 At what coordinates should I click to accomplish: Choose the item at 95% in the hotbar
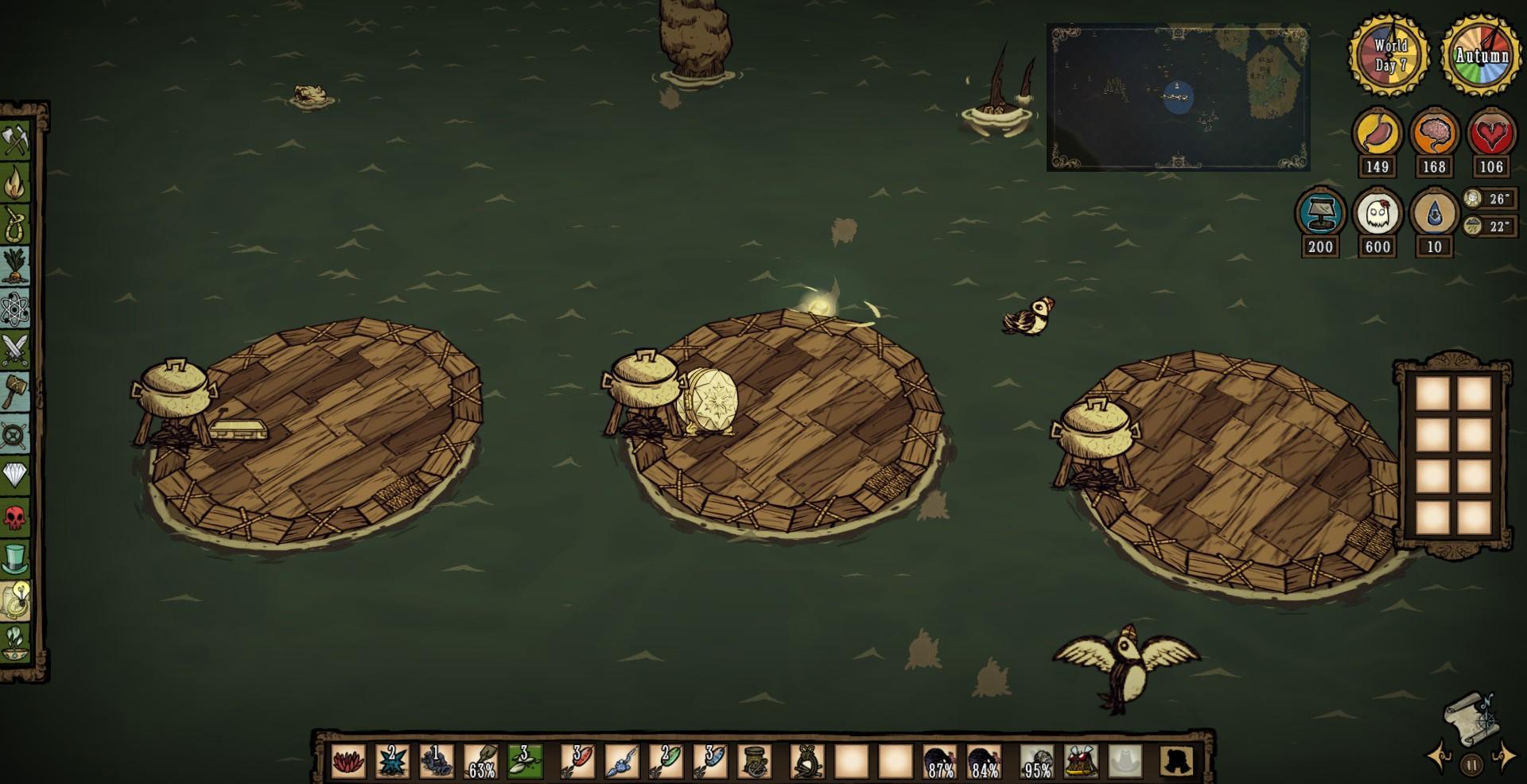pos(1037,762)
